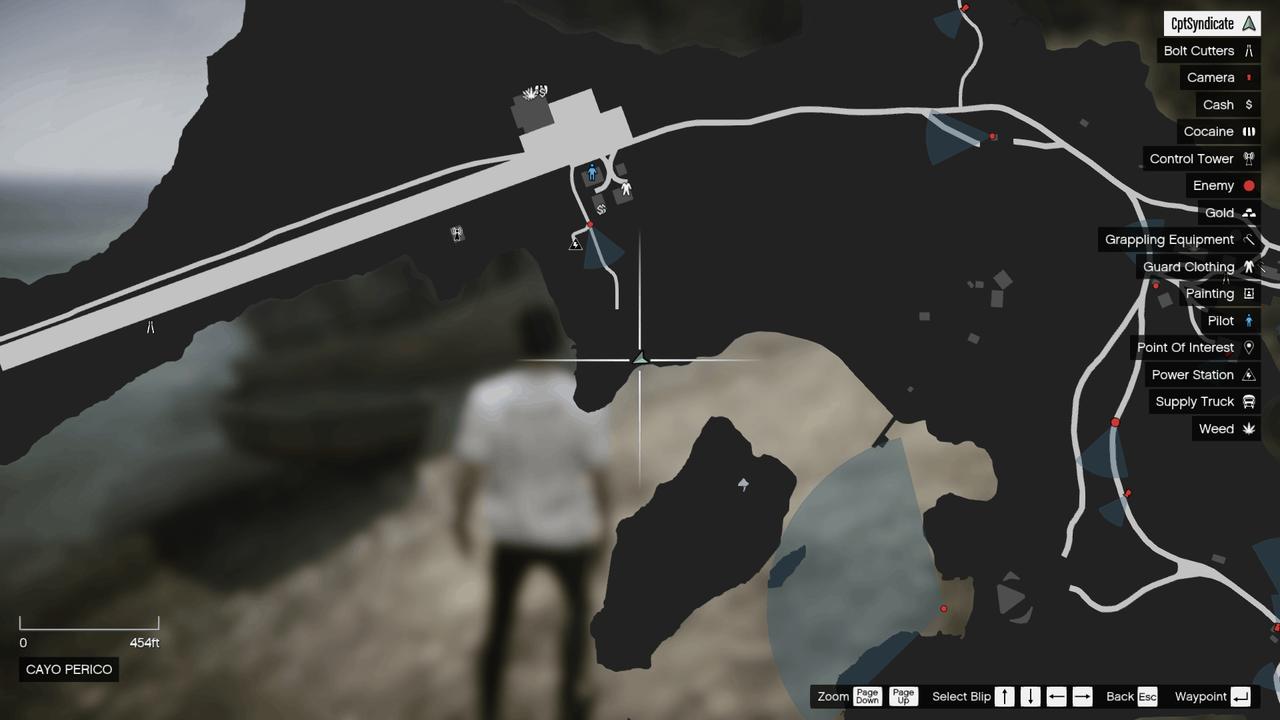This screenshot has width=1280, height=720.
Task: Click the Grappling Equipment legend icon
Action: click(1249, 239)
